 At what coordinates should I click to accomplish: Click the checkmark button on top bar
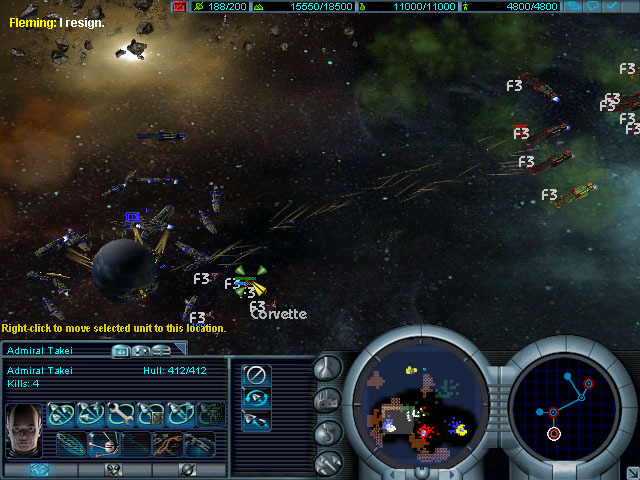(x=611, y=6)
